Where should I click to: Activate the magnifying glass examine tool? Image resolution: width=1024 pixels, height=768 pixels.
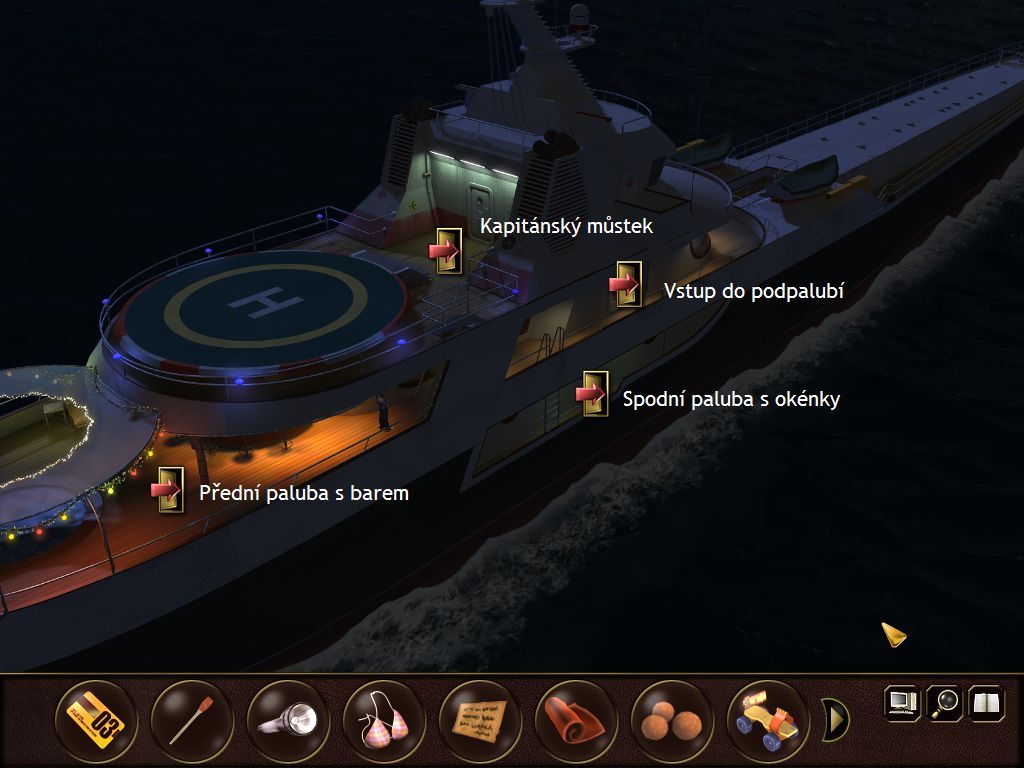point(944,702)
